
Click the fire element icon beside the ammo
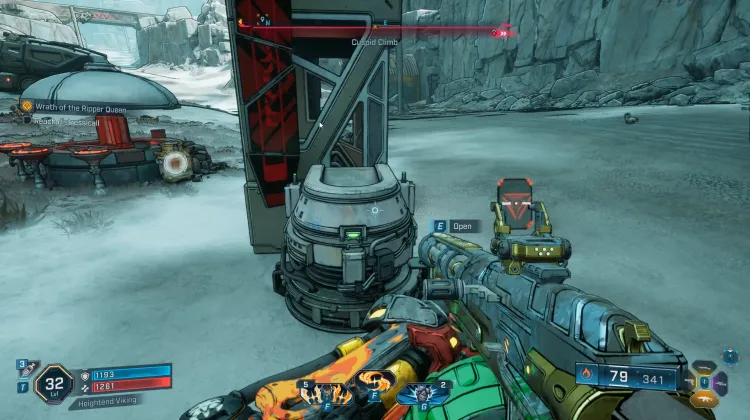pos(589,378)
